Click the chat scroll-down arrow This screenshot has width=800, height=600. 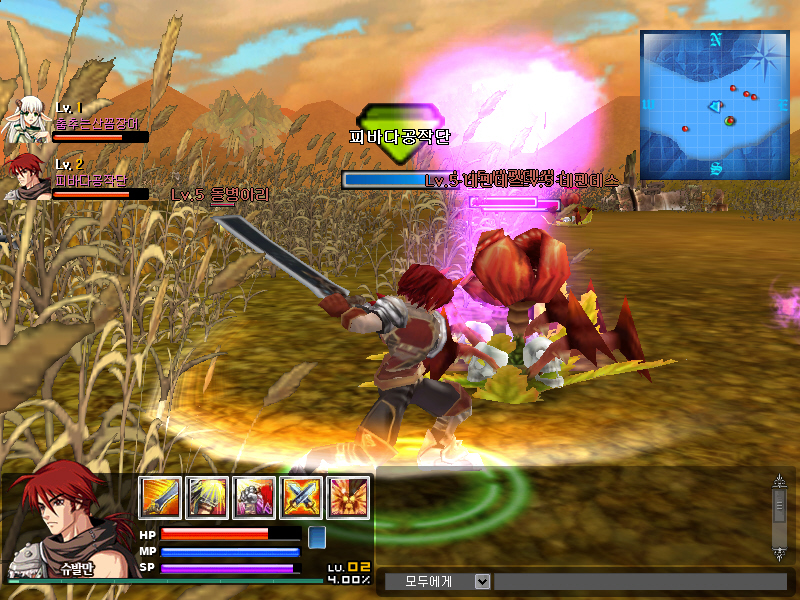coord(780,552)
